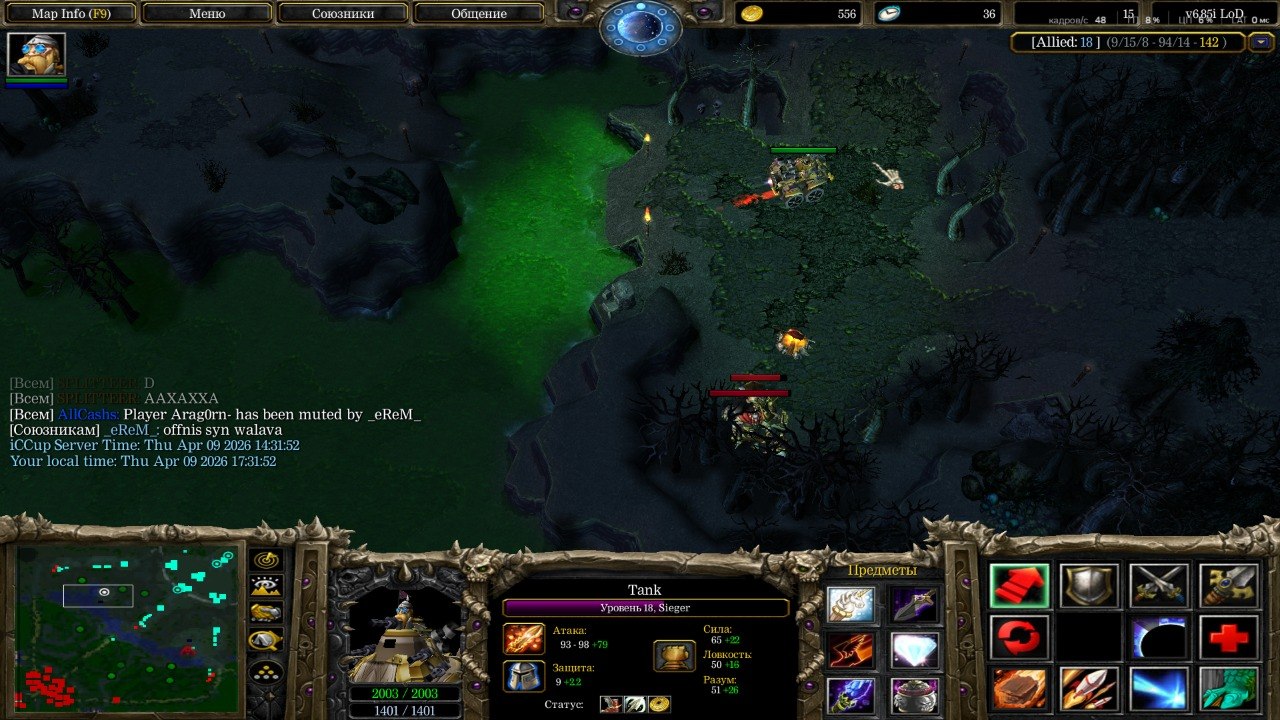This screenshot has width=1280, height=720.
Task: Choose the red arrow Move command
Action: (x=1019, y=586)
